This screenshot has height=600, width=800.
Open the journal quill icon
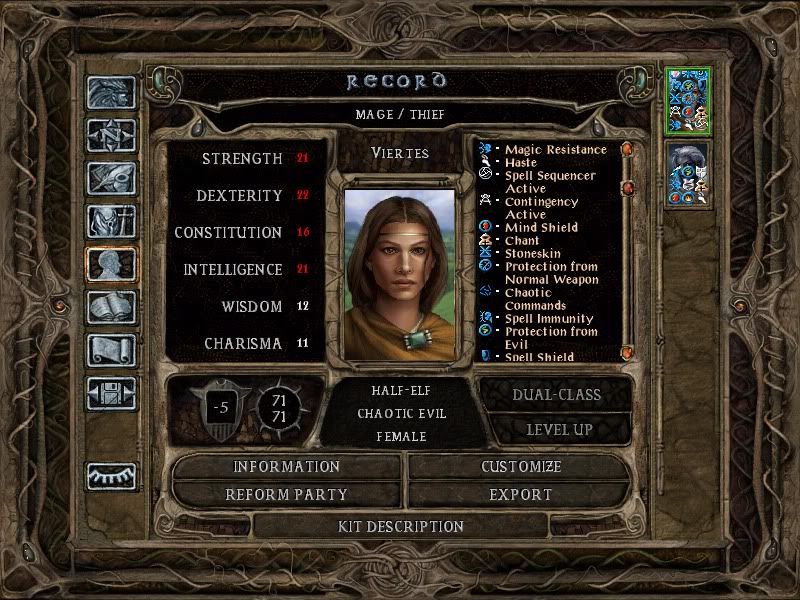pos(111,179)
